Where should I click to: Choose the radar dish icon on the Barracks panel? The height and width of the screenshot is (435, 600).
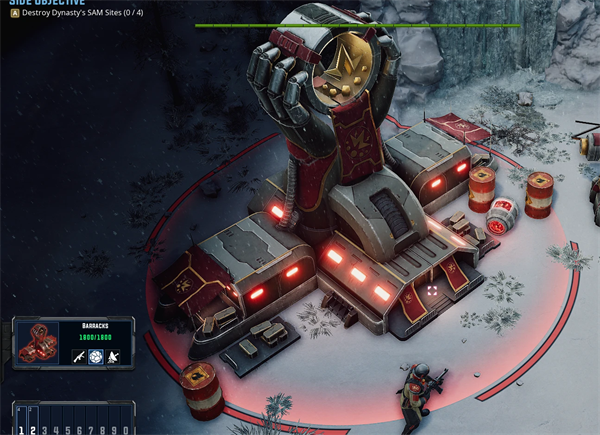coord(114,357)
